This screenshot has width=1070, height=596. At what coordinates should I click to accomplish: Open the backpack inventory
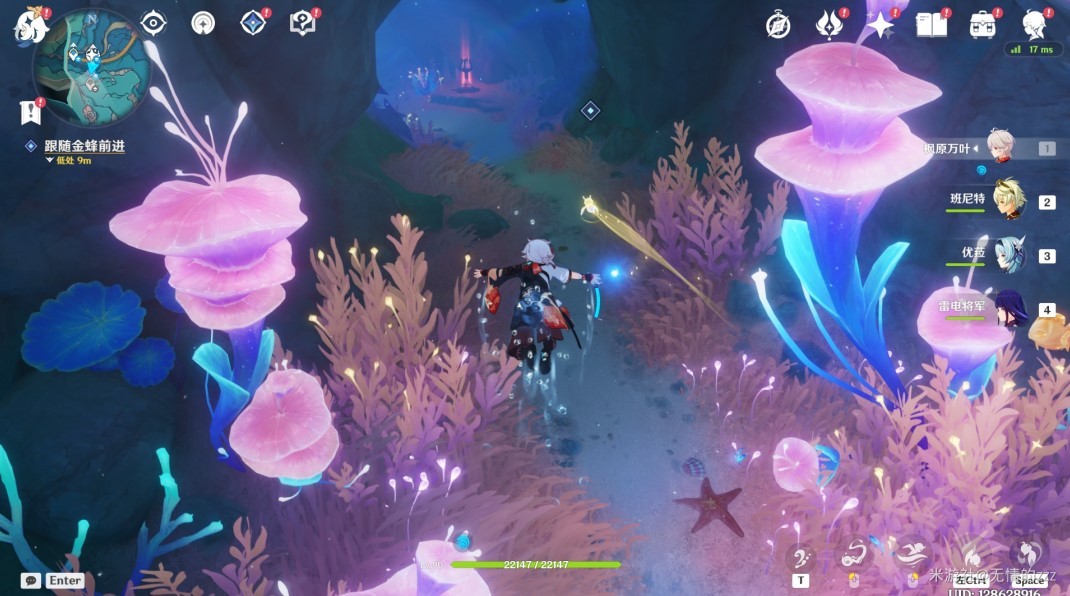click(982, 25)
